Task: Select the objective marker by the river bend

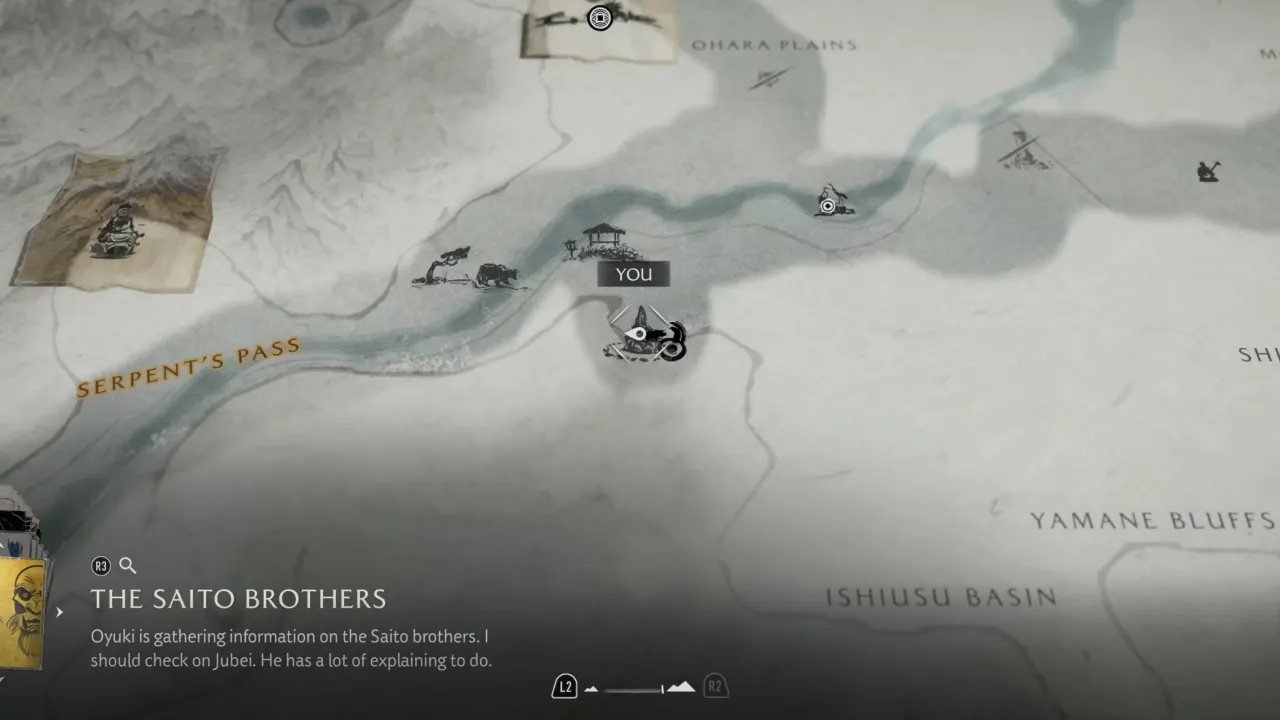Action: point(830,202)
